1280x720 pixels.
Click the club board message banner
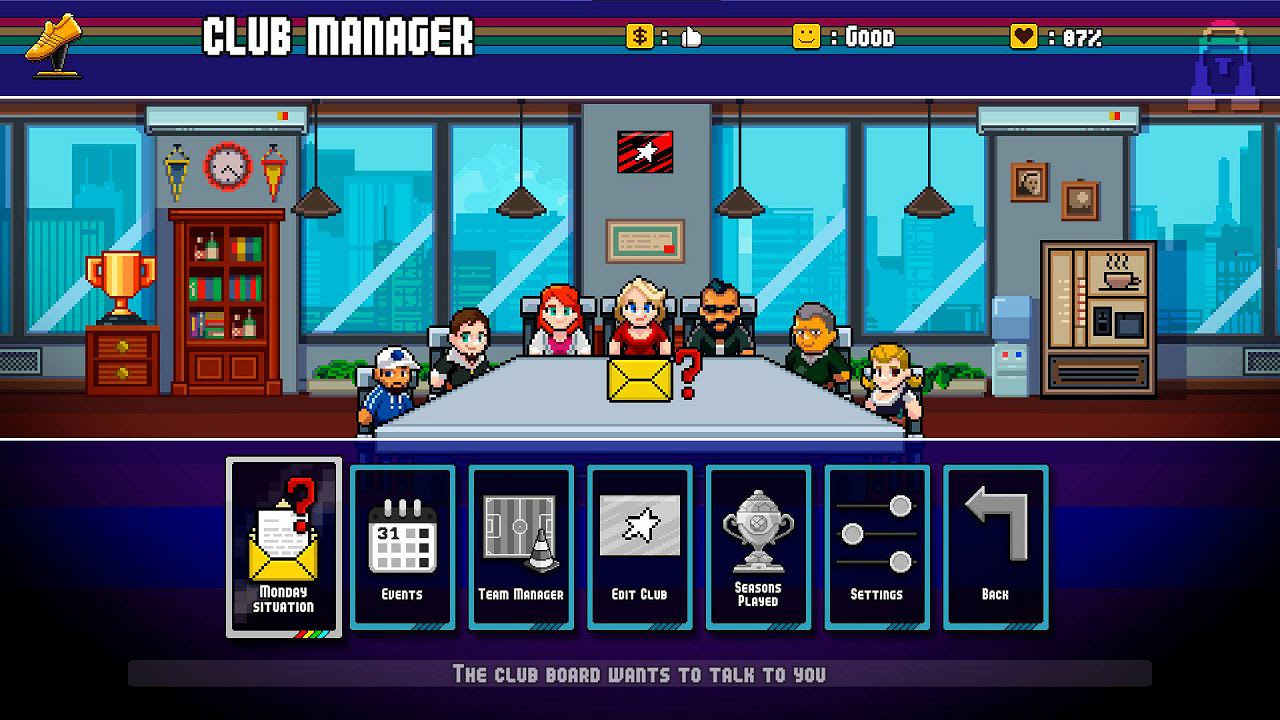tap(640, 675)
